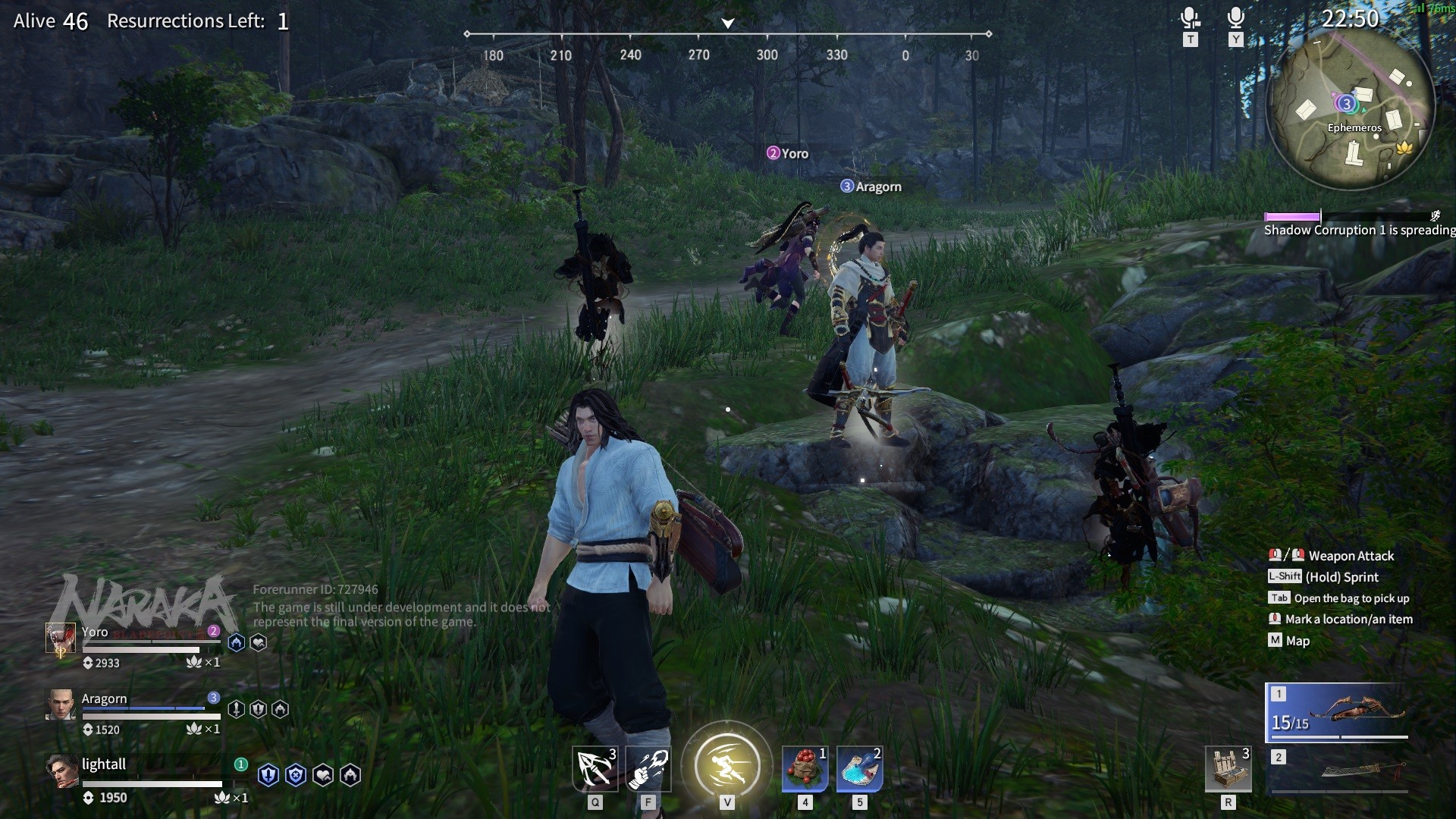The width and height of the screenshot is (1456, 819).
Task: Click the compass heading bar
Action: (x=728, y=35)
